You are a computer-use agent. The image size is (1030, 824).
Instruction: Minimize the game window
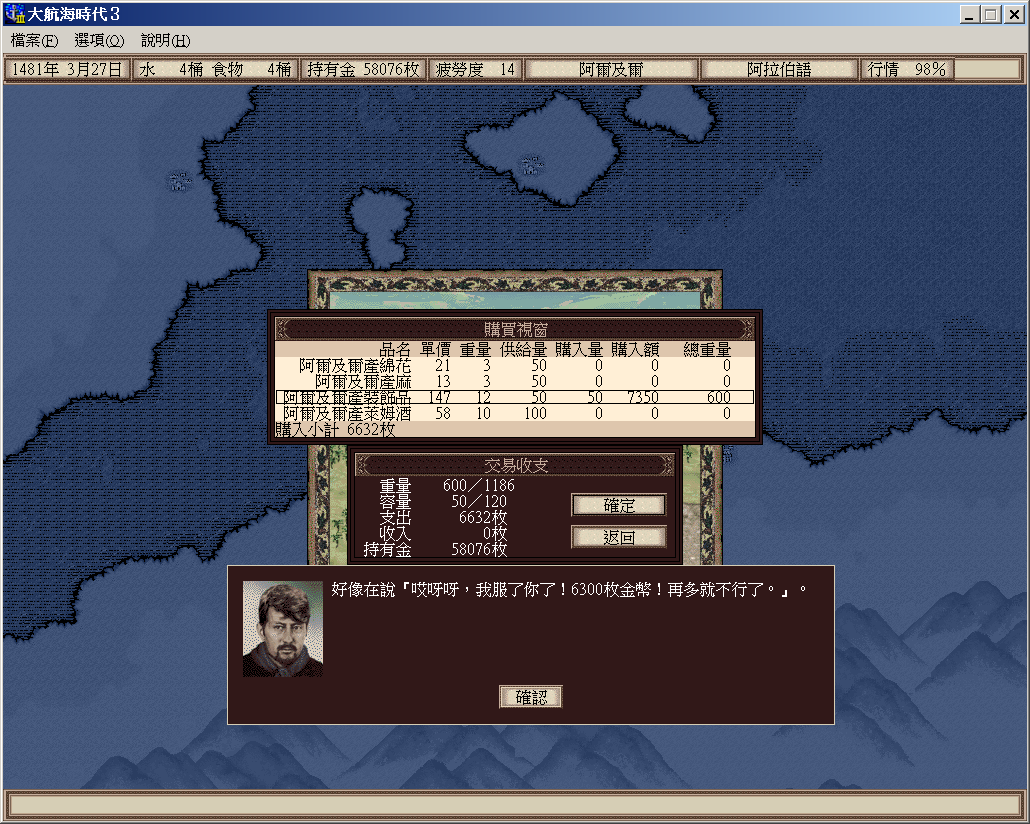(970, 15)
